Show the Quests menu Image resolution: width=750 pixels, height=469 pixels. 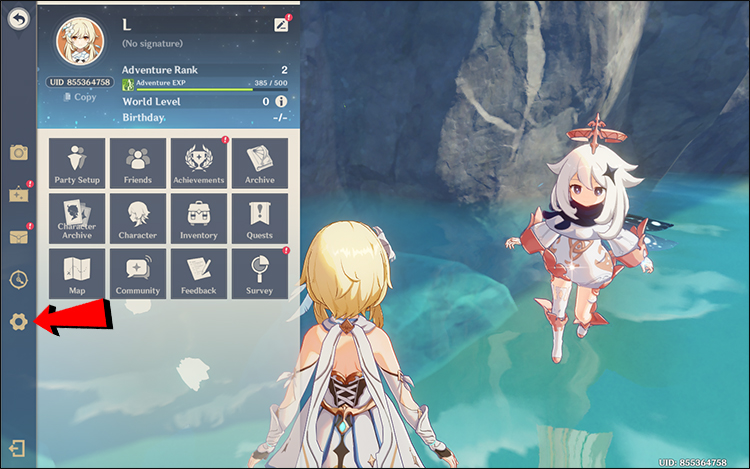[x=260, y=219]
